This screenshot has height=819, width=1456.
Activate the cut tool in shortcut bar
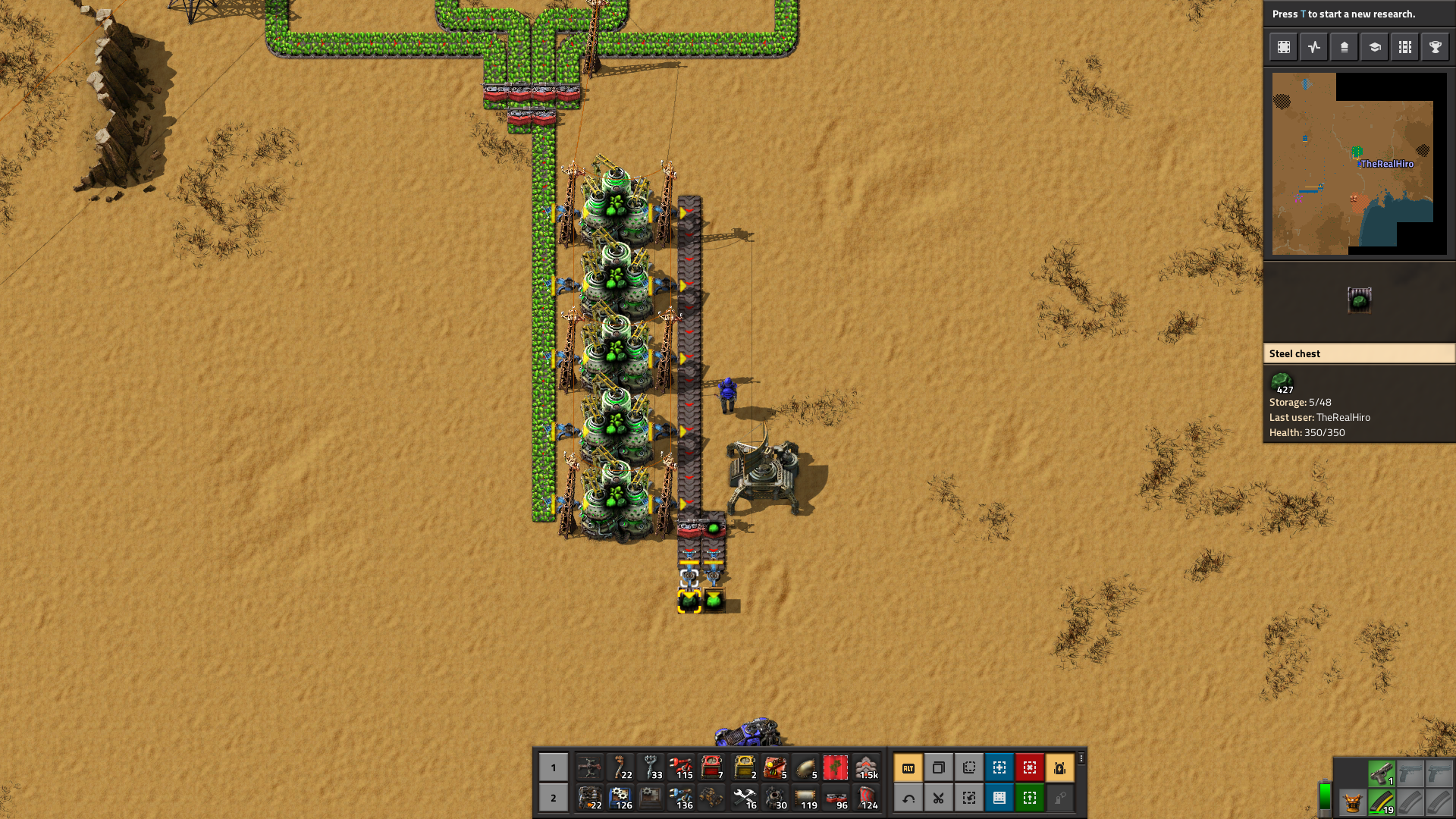coord(938,798)
